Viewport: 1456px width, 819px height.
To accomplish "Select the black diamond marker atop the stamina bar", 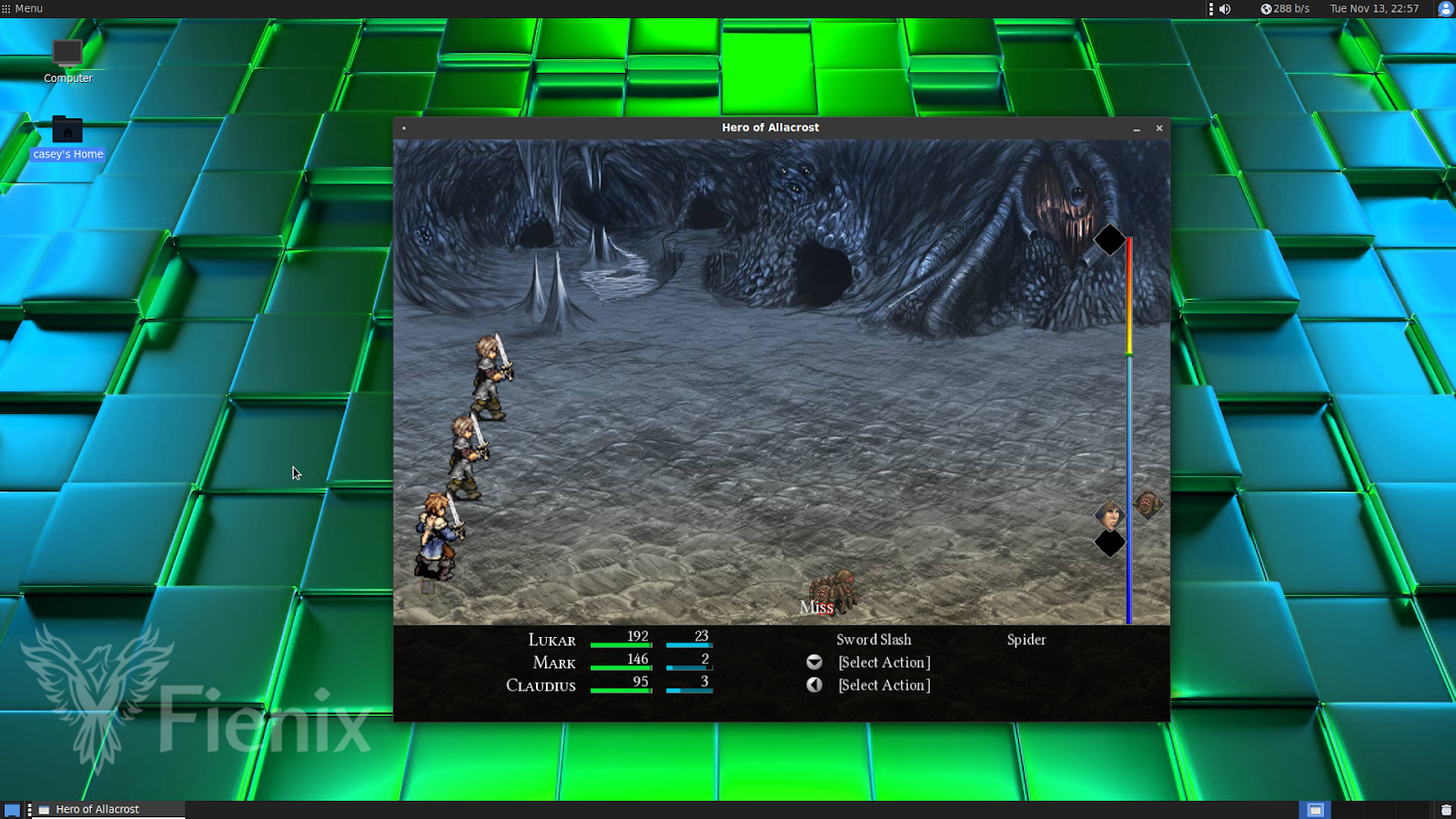I will pos(1108,240).
